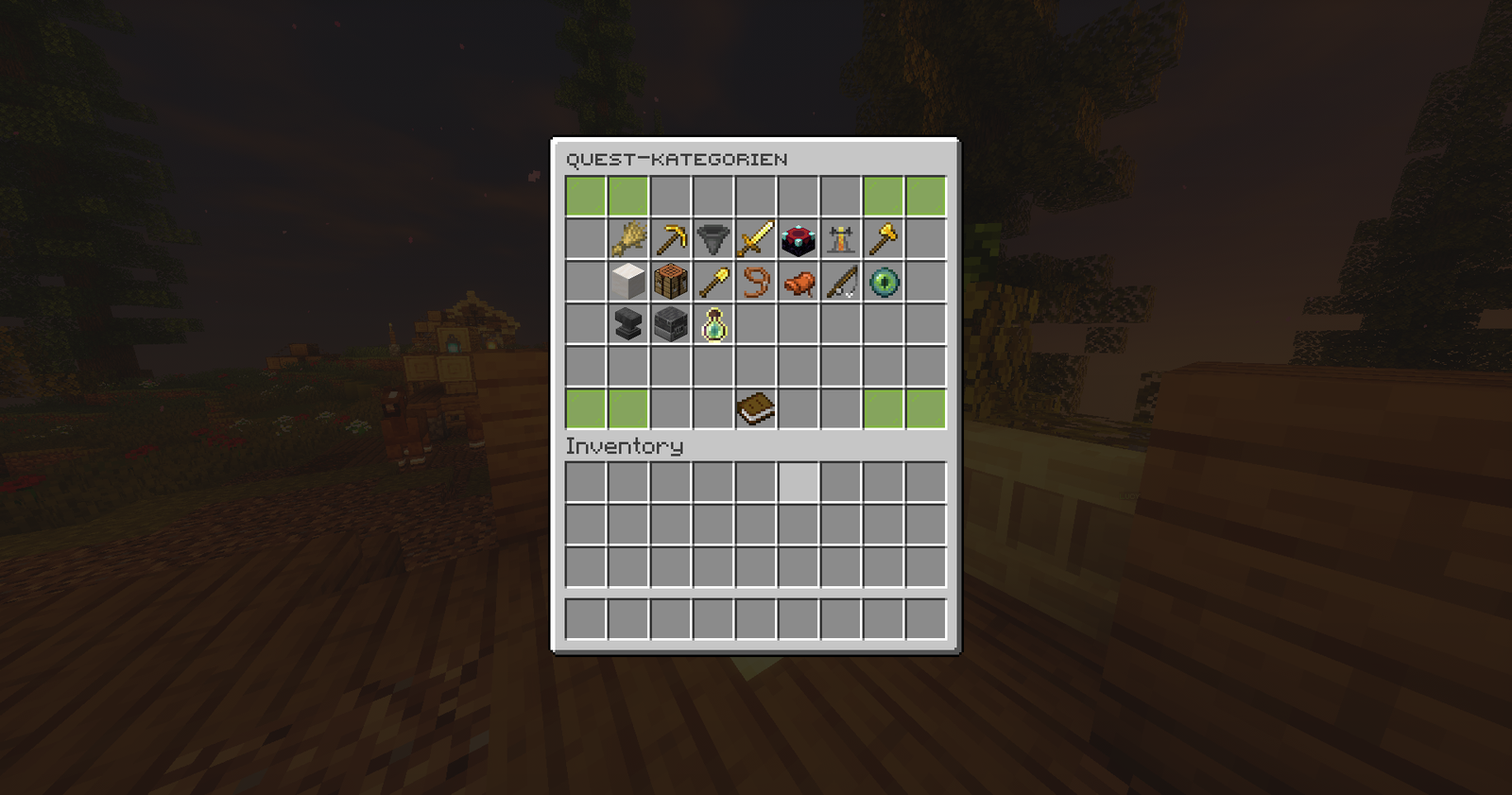
Task: Open the experience bottle quest category
Action: point(713,324)
